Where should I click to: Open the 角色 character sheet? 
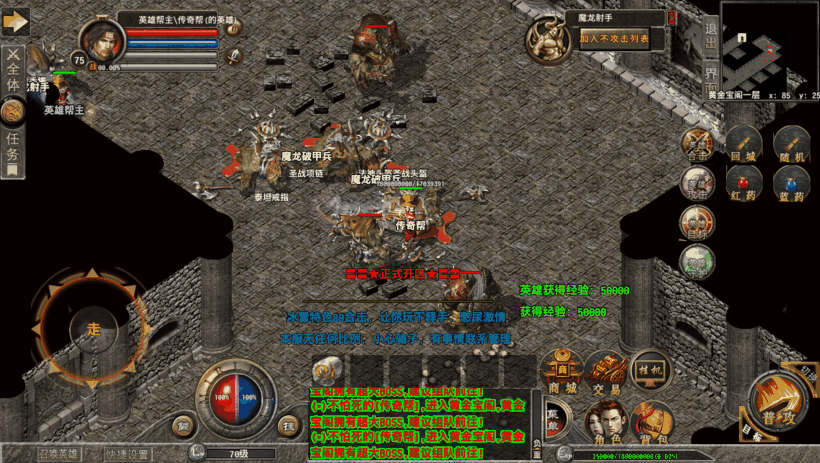pyautogui.click(x=605, y=423)
